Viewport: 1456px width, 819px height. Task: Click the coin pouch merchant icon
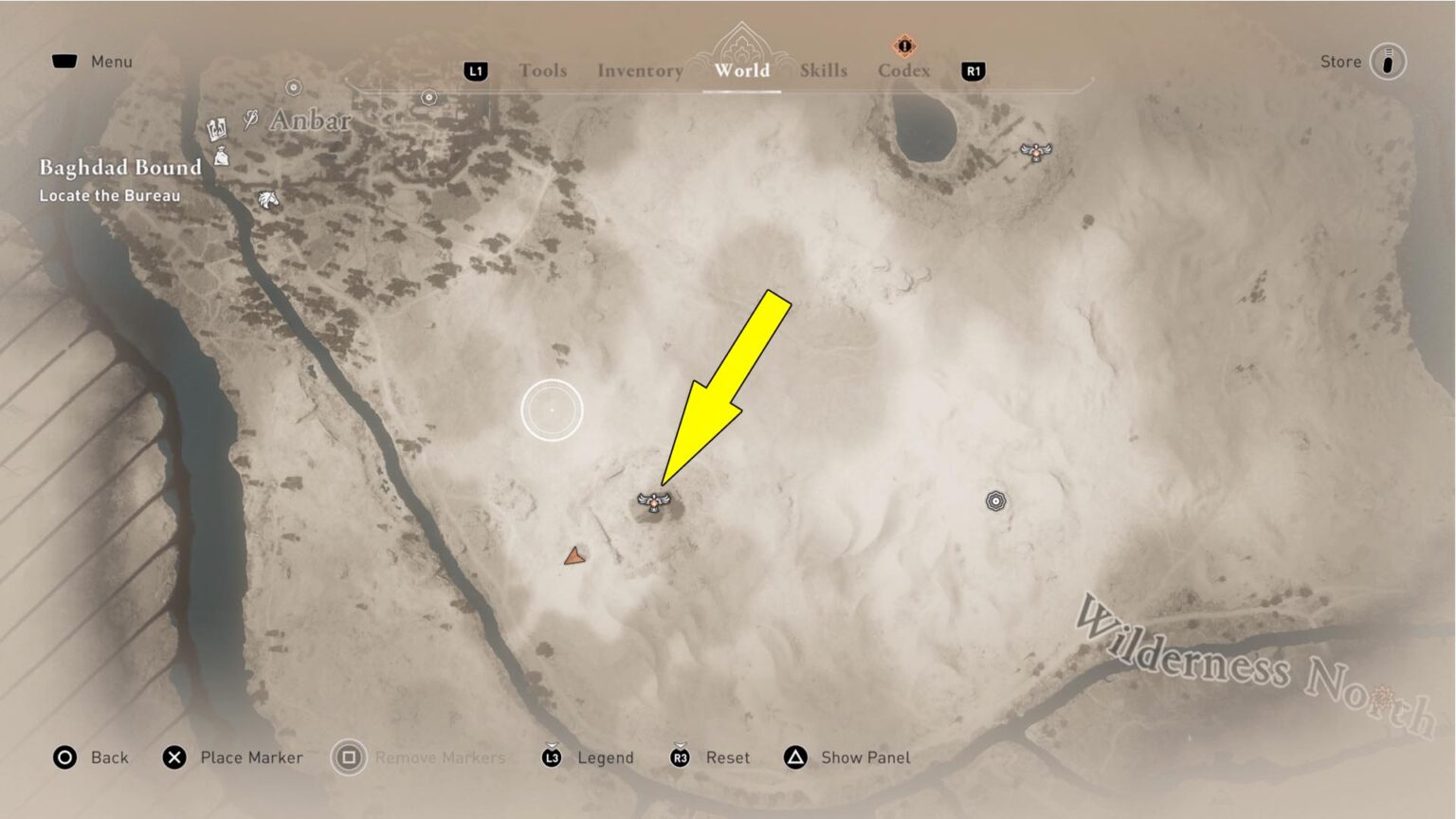pos(221,157)
